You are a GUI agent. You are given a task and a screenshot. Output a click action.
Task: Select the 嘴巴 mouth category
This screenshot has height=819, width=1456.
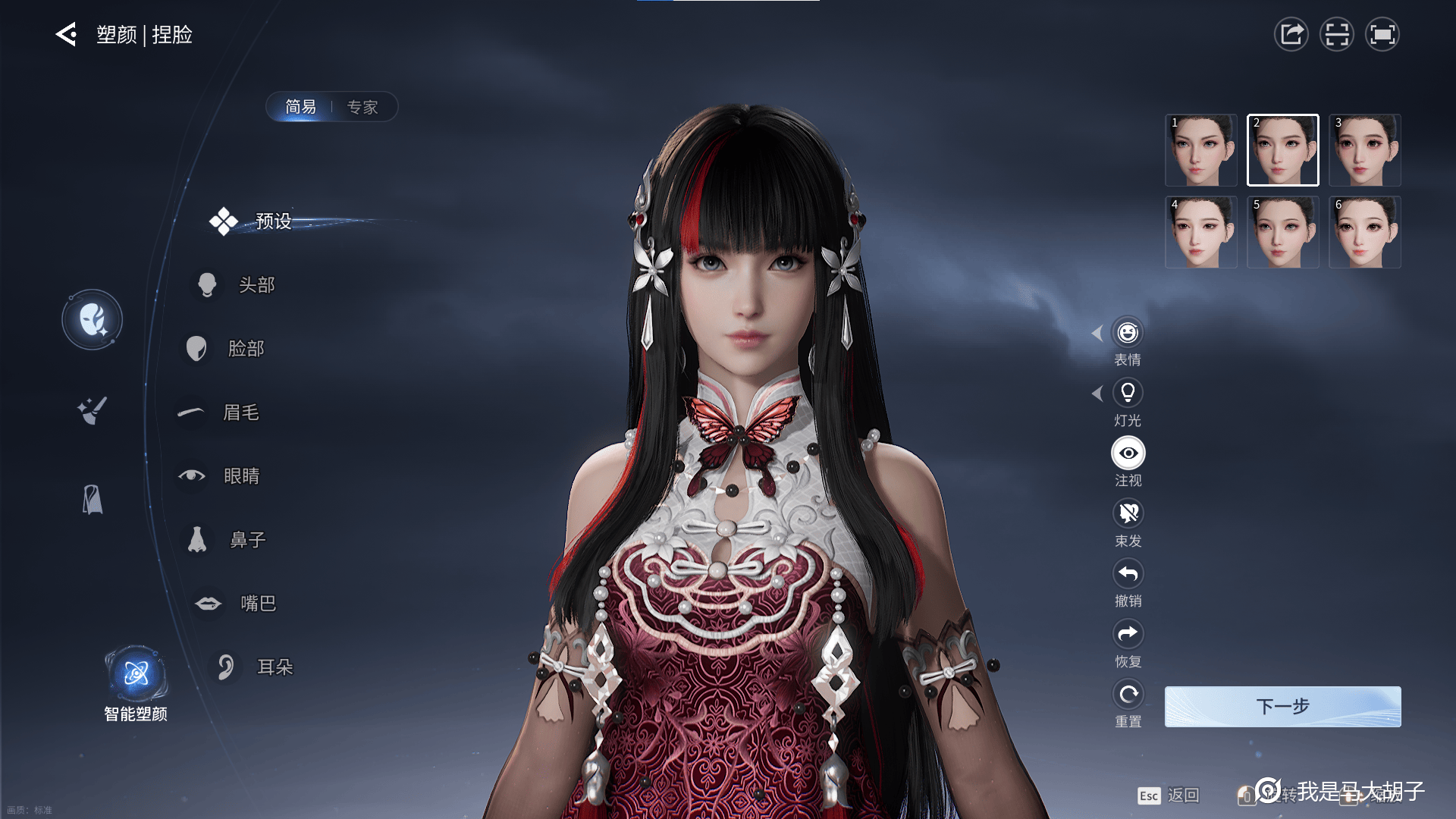(x=257, y=603)
